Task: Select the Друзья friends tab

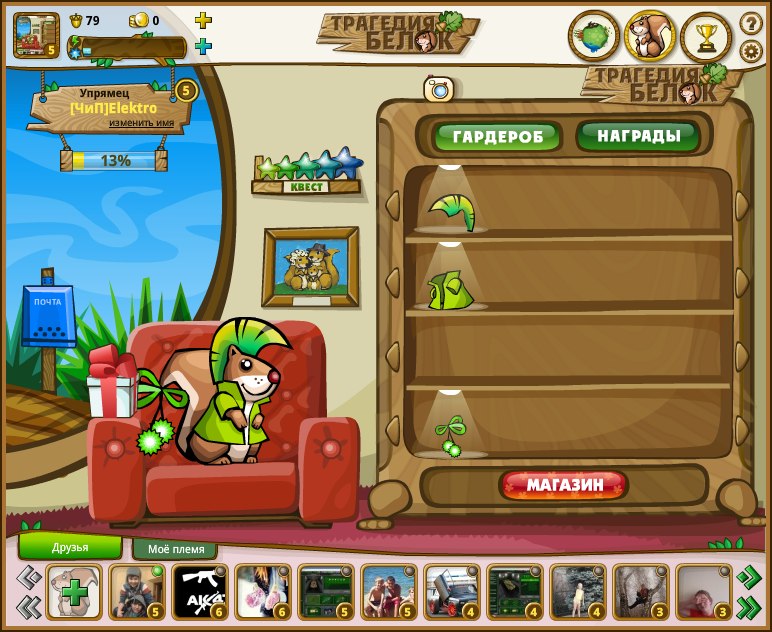Action: (70, 547)
